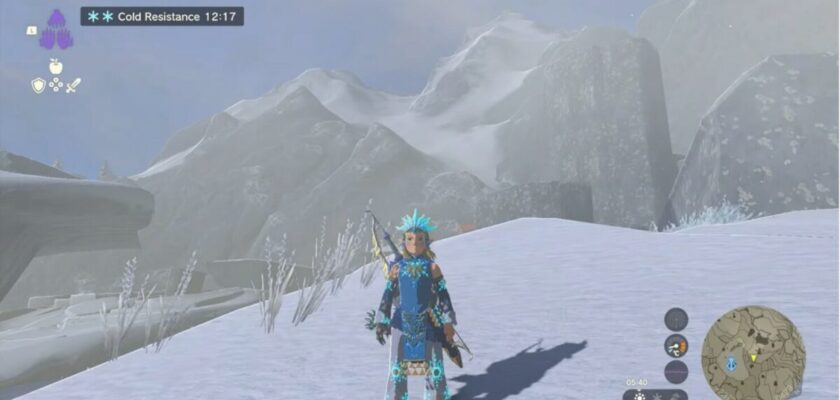This screenshot has width=840, height=400.
Task: Click the Sheikah sensor circle above the thermometer
Action: pyautogui.click(x=676, y=319)
